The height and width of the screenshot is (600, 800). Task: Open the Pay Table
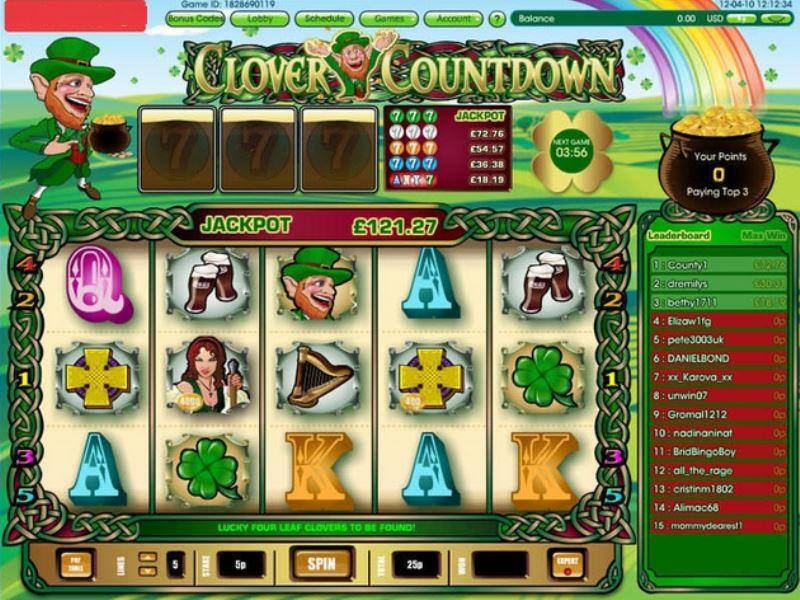[x=74, y=564]
